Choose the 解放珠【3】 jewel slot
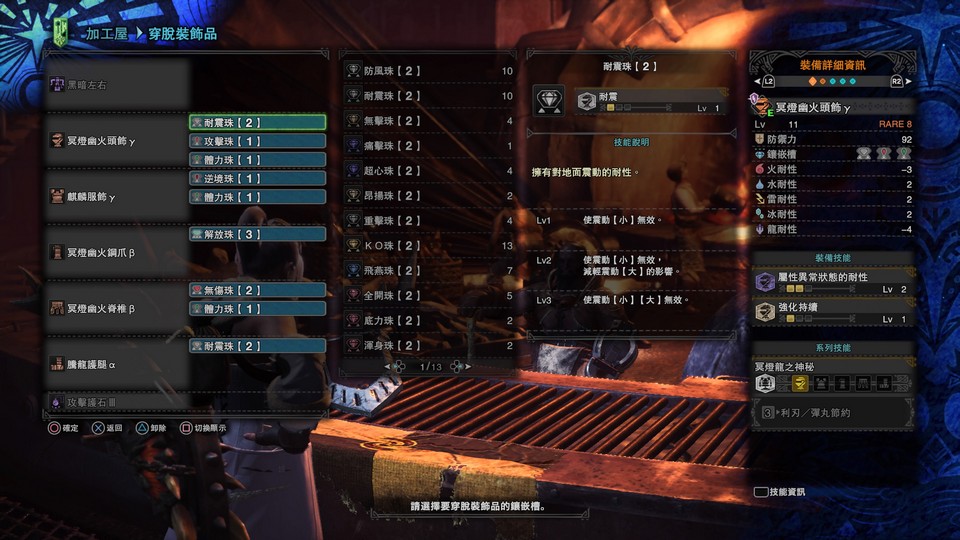960x540 pixels. pyautogui.click(x=257, y=234)
